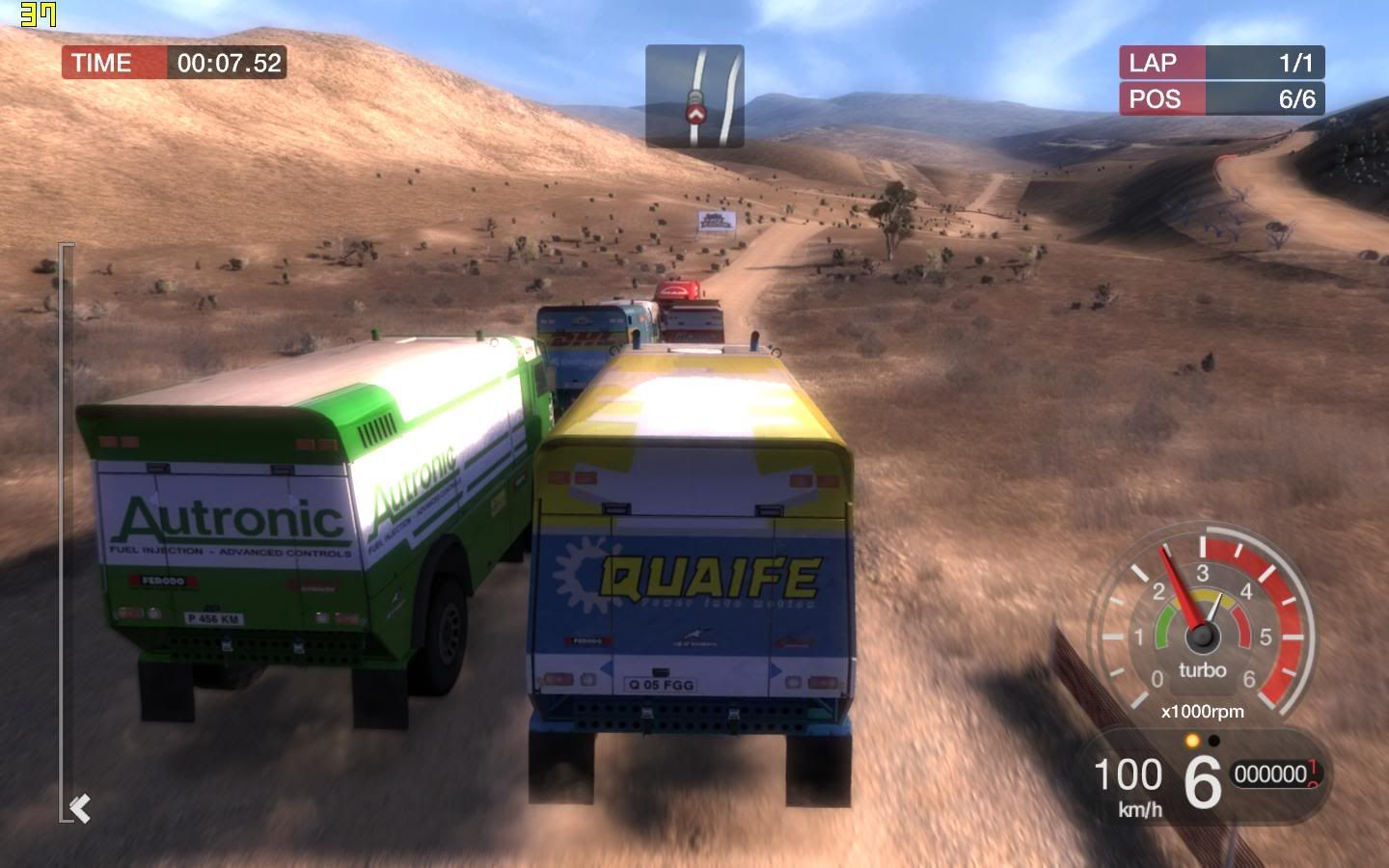Click the track minimap at top center

694,95
